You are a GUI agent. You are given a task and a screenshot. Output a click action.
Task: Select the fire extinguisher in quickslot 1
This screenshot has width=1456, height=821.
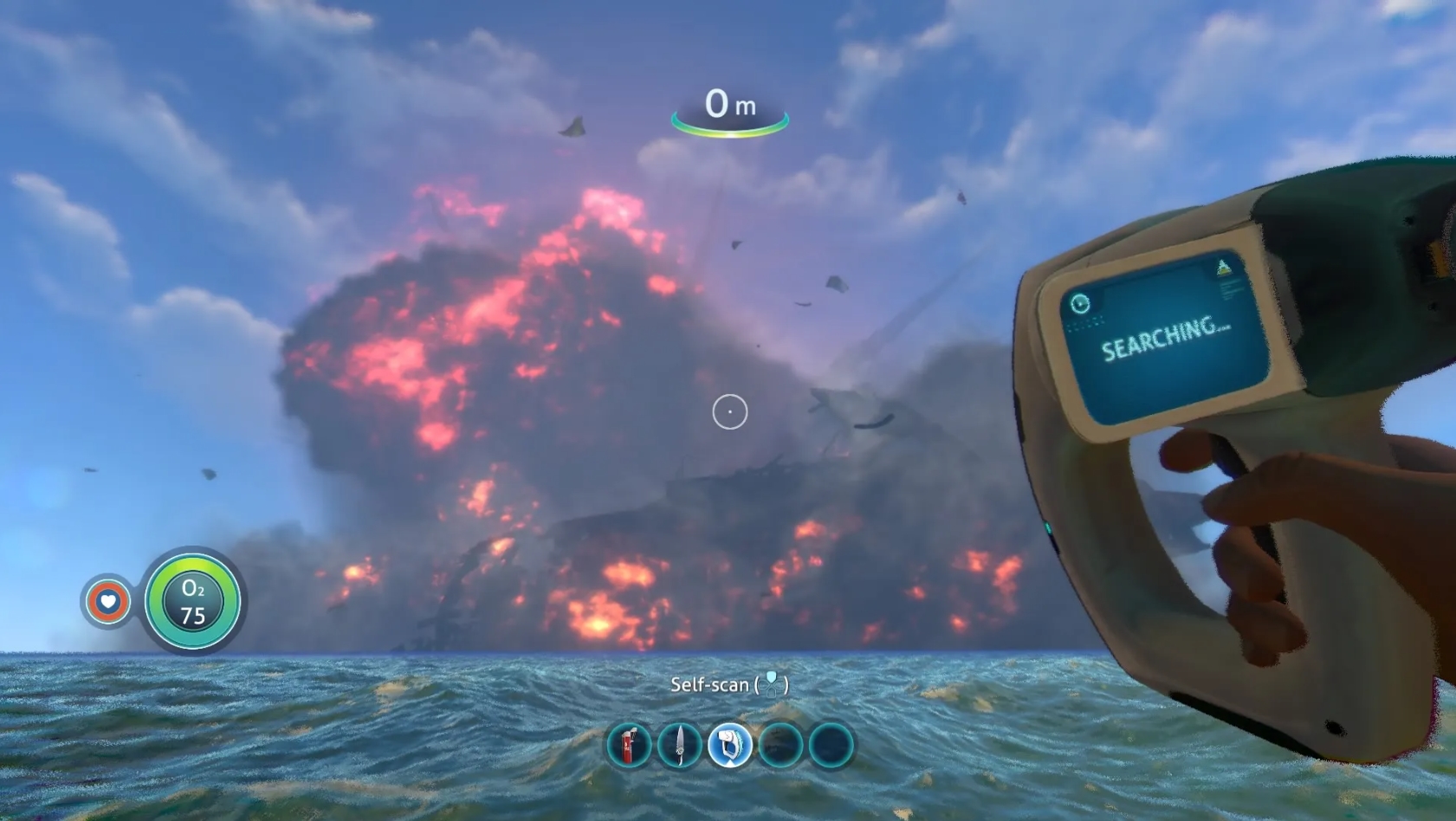coord(630,746)
